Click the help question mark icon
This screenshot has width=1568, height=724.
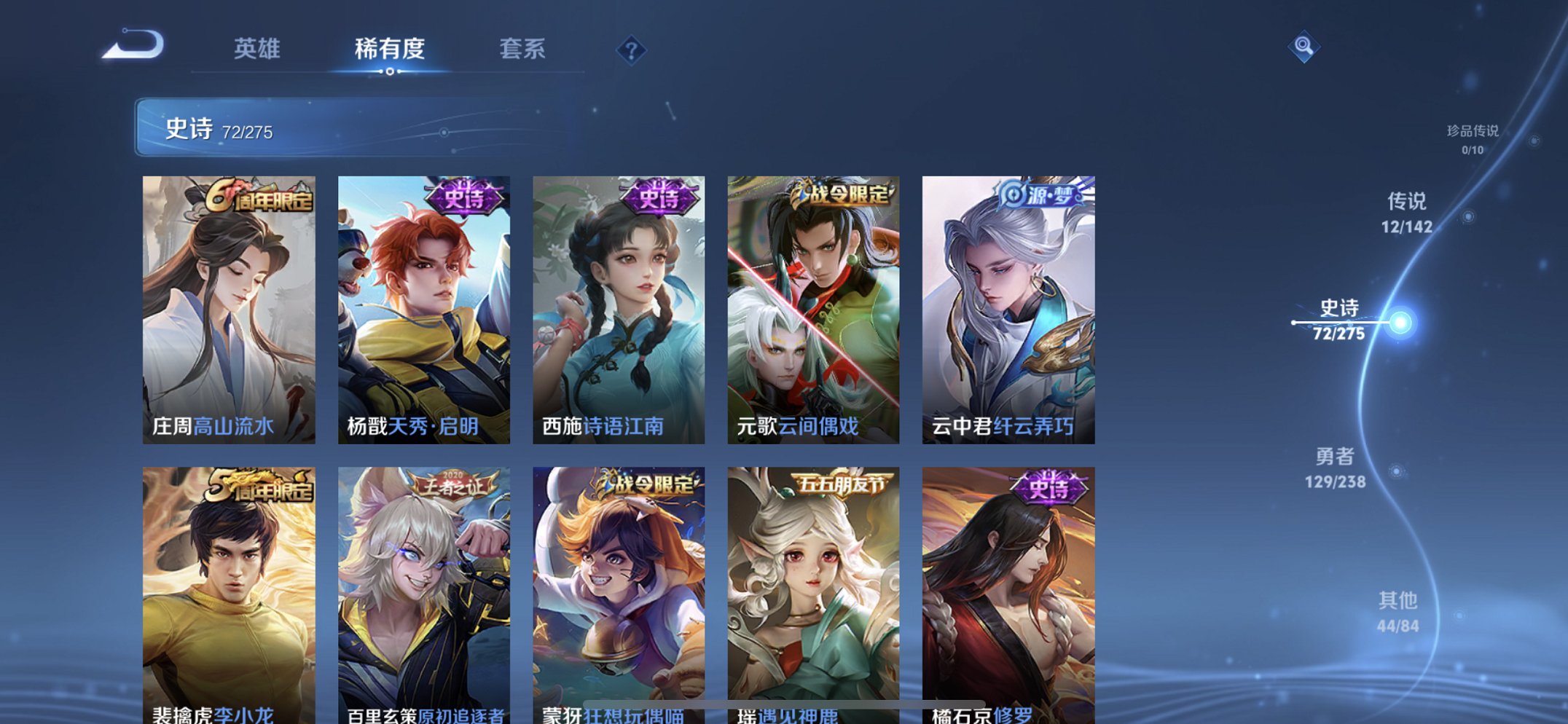(632, 50)
